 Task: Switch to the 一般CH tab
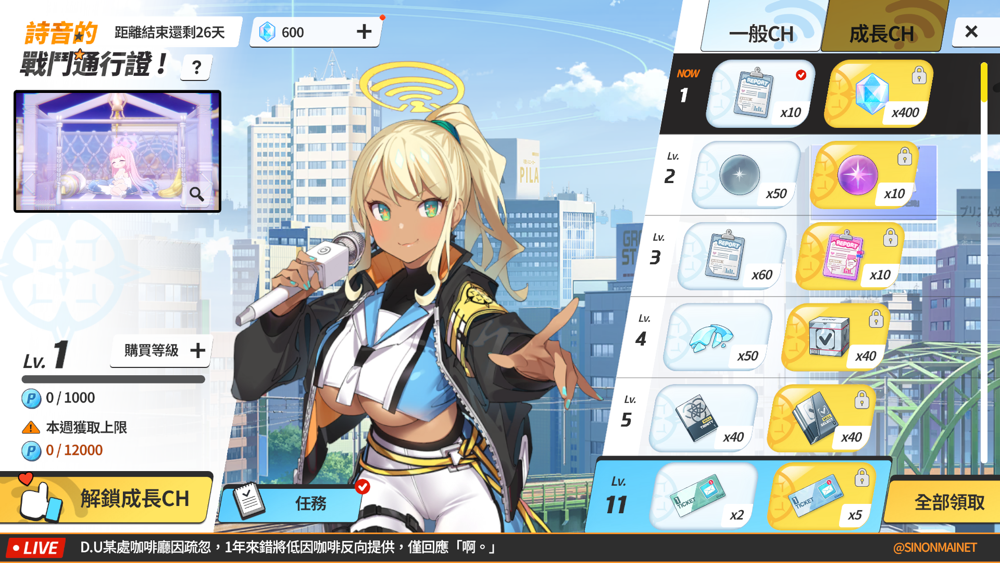(x=761, y=32)
